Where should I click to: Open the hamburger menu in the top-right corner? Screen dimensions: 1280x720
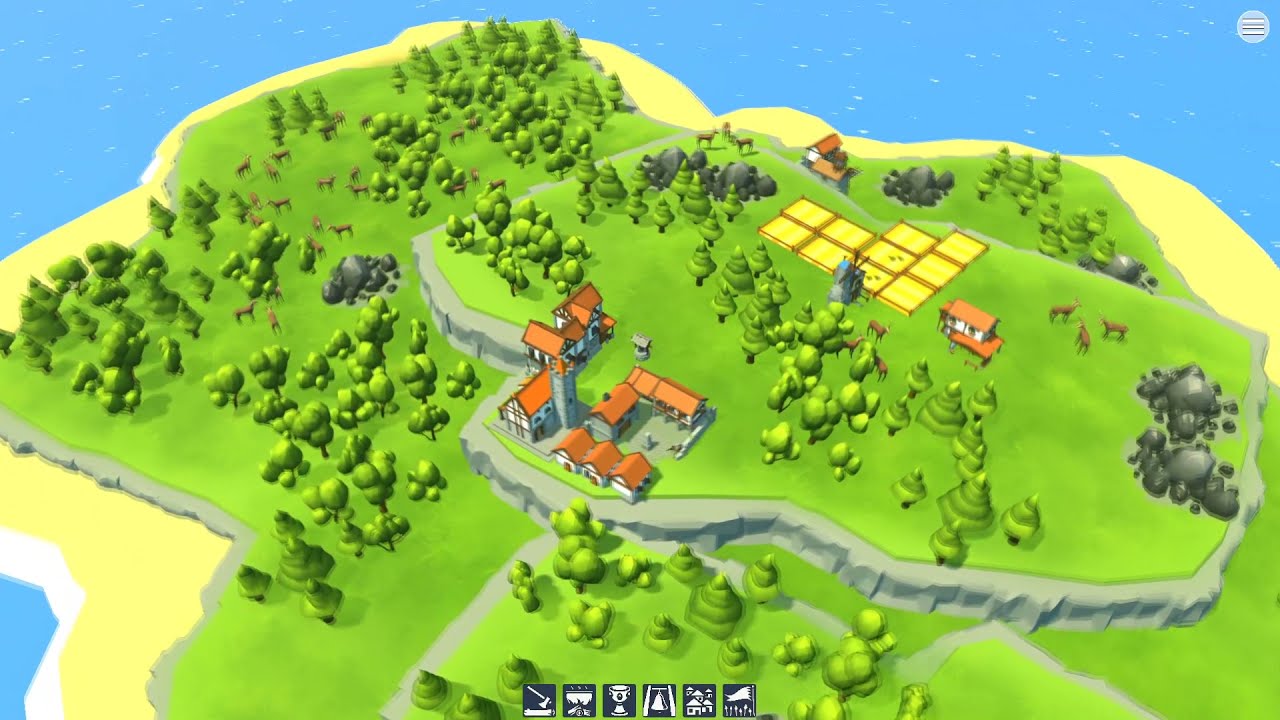click(1252, 26)
